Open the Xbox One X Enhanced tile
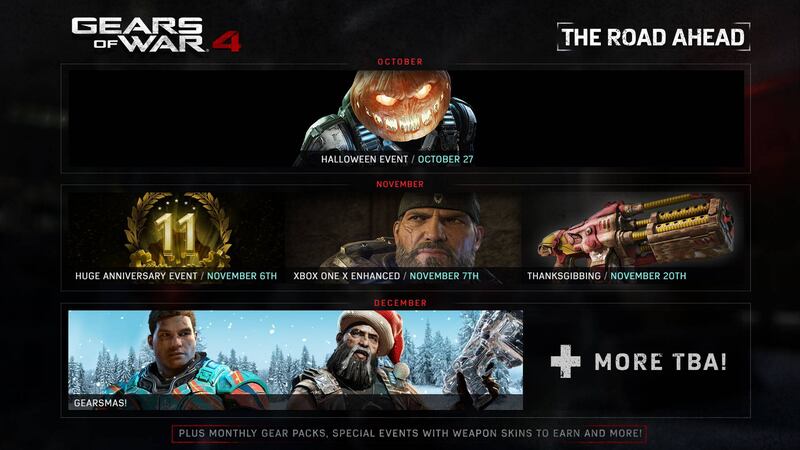The height and width of the screenshot is (450, 800). [x=403, y=237]
